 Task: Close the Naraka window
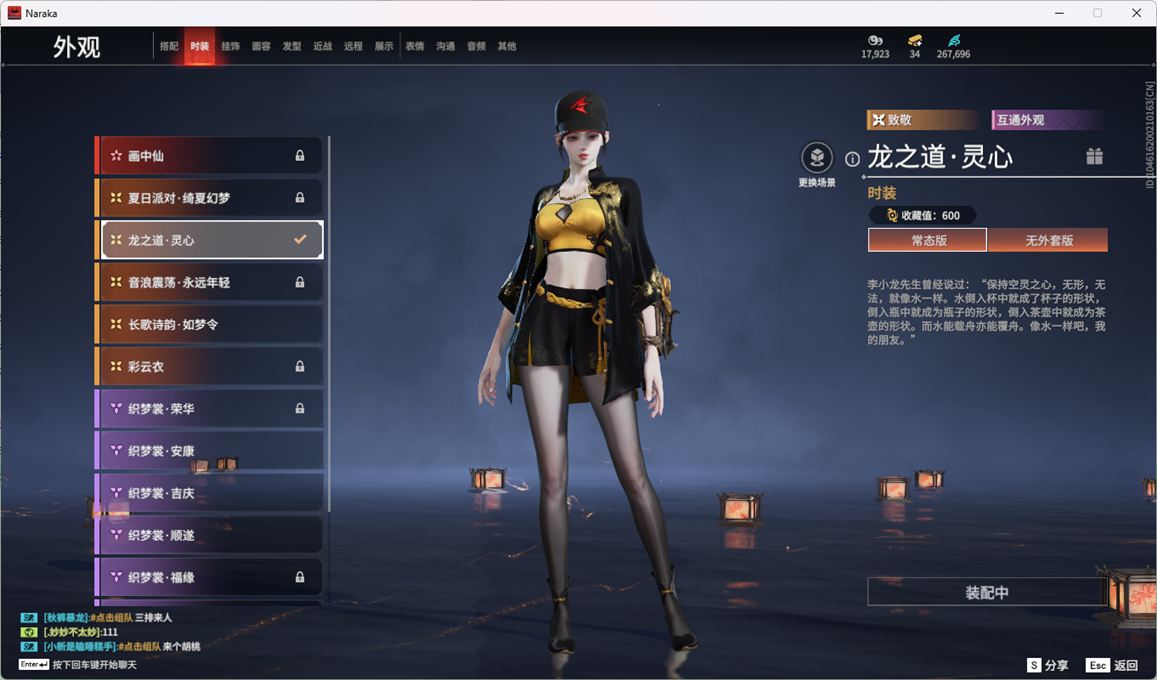1136,13
